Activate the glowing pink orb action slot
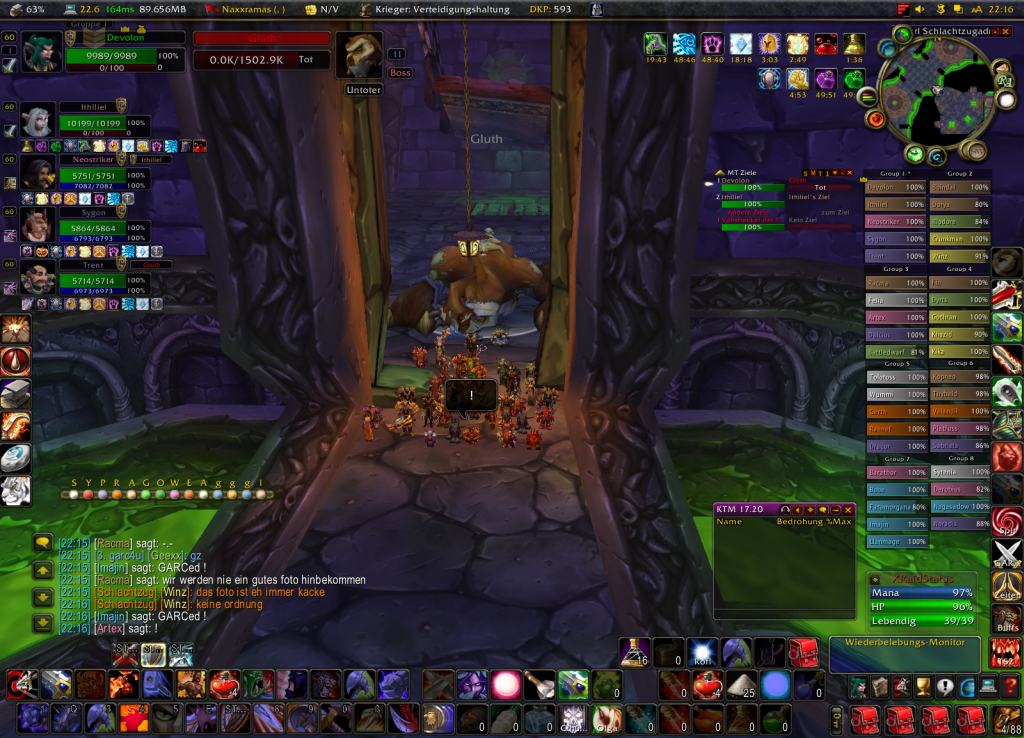This screenshot has width=1024, height=738. click(x=507, y=685)
